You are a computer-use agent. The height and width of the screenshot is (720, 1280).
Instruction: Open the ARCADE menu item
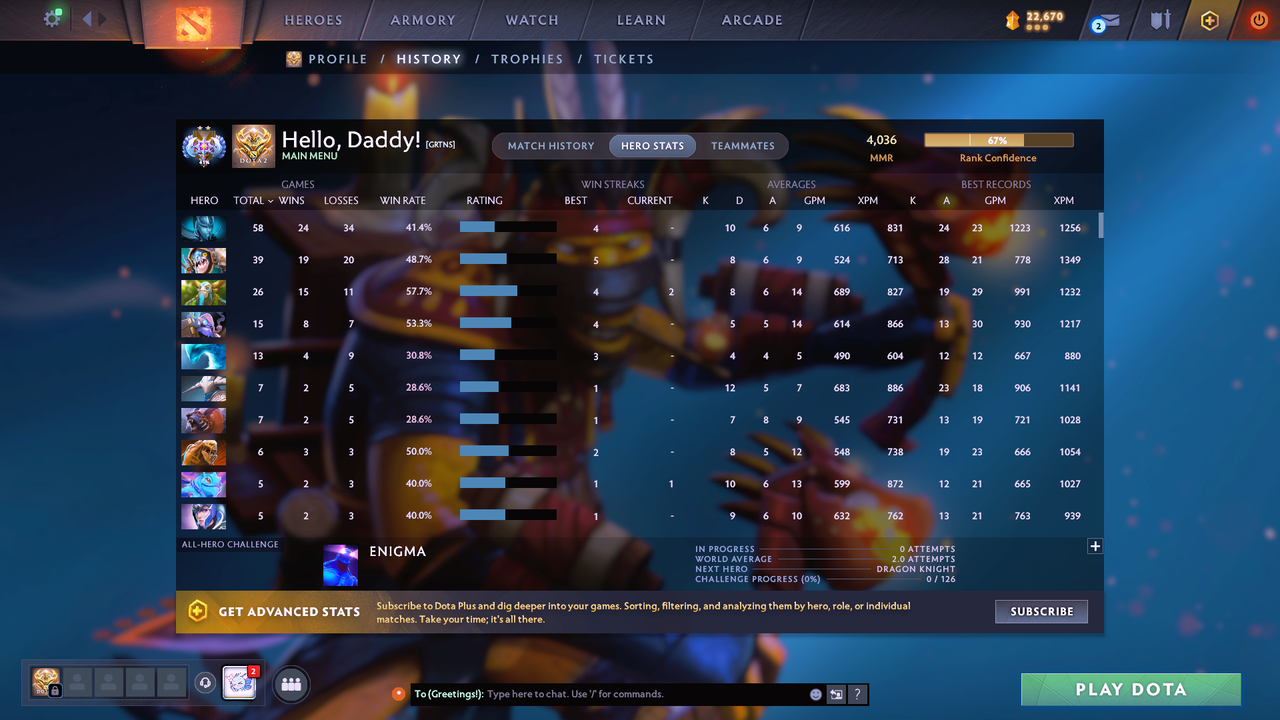(x=751, y=19)
